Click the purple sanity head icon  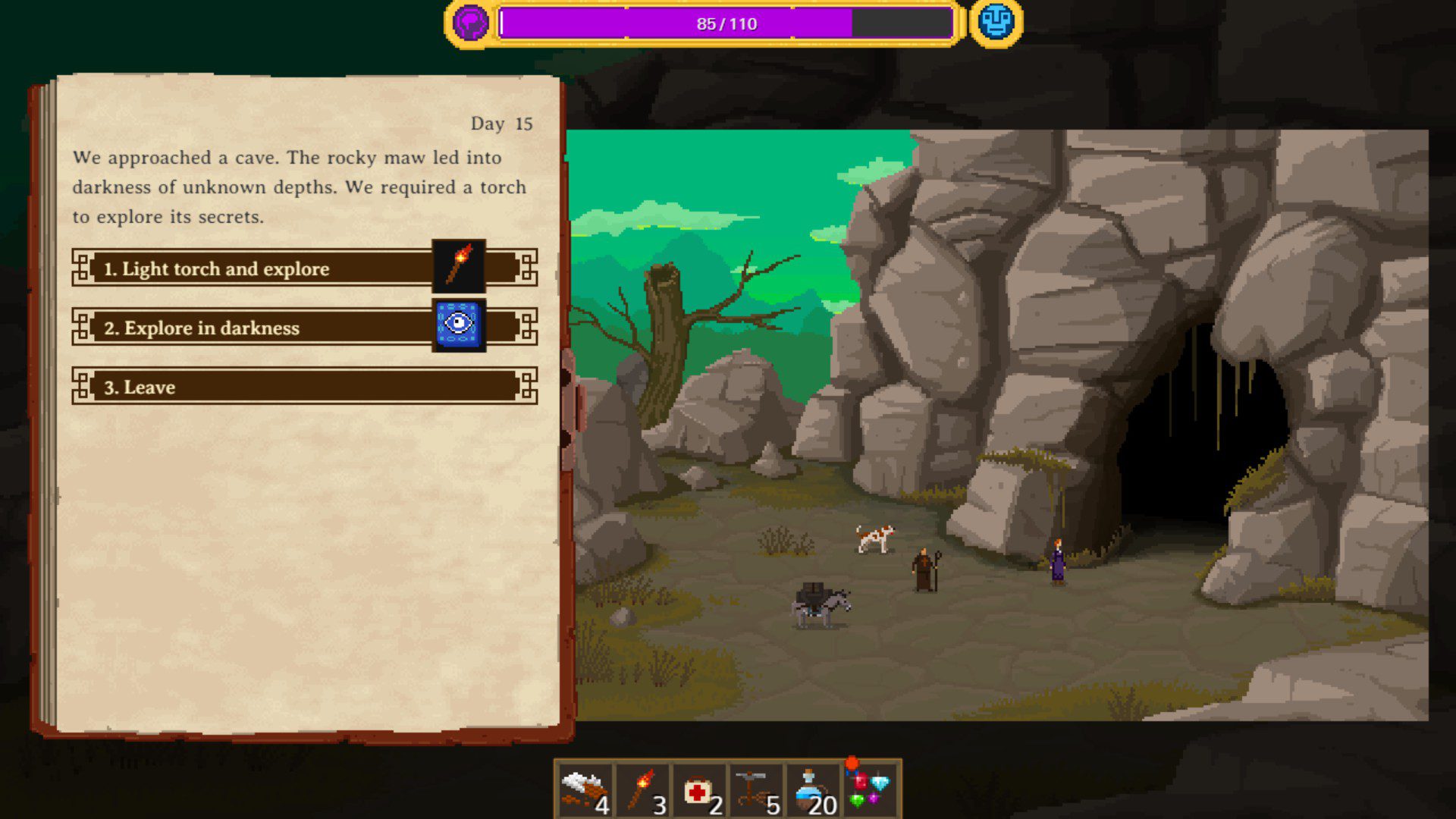(470, 23)
